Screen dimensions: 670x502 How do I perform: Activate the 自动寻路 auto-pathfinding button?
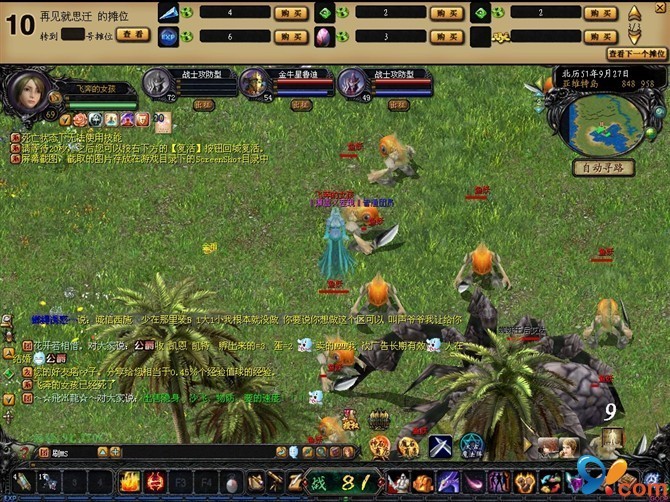point(603,168)
